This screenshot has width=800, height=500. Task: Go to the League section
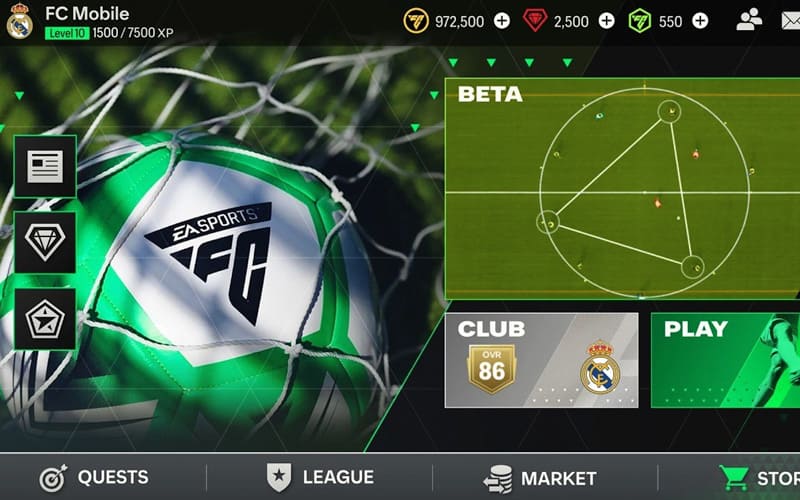(x=320, y=478)
